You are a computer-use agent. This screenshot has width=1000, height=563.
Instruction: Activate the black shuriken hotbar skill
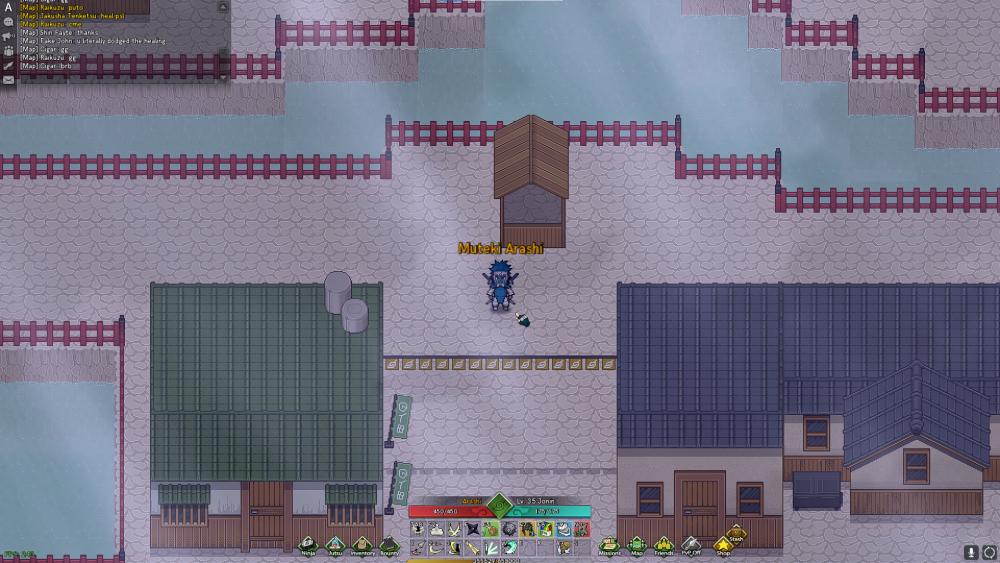pyautogui.click(x=473, y=529)
